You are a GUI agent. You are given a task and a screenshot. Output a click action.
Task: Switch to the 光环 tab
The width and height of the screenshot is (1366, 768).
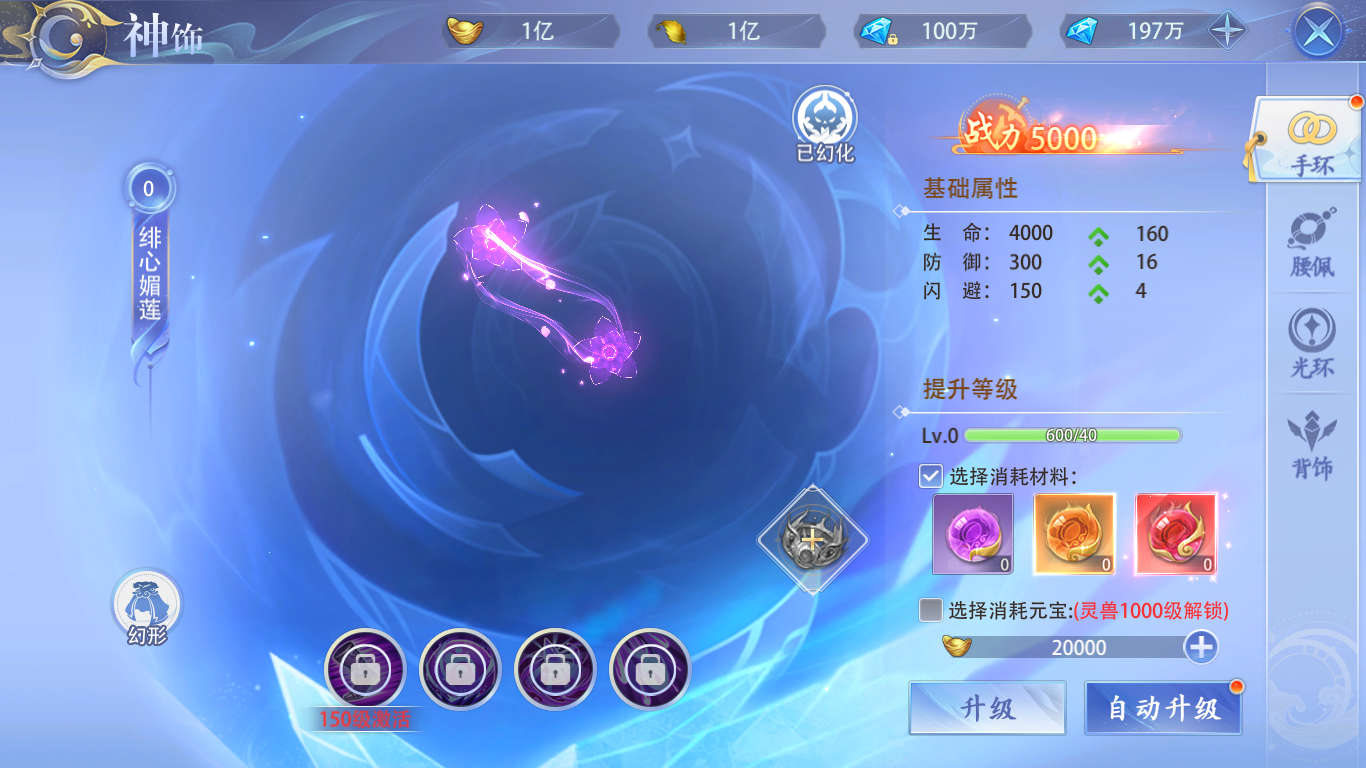[x=1313, y=346]
